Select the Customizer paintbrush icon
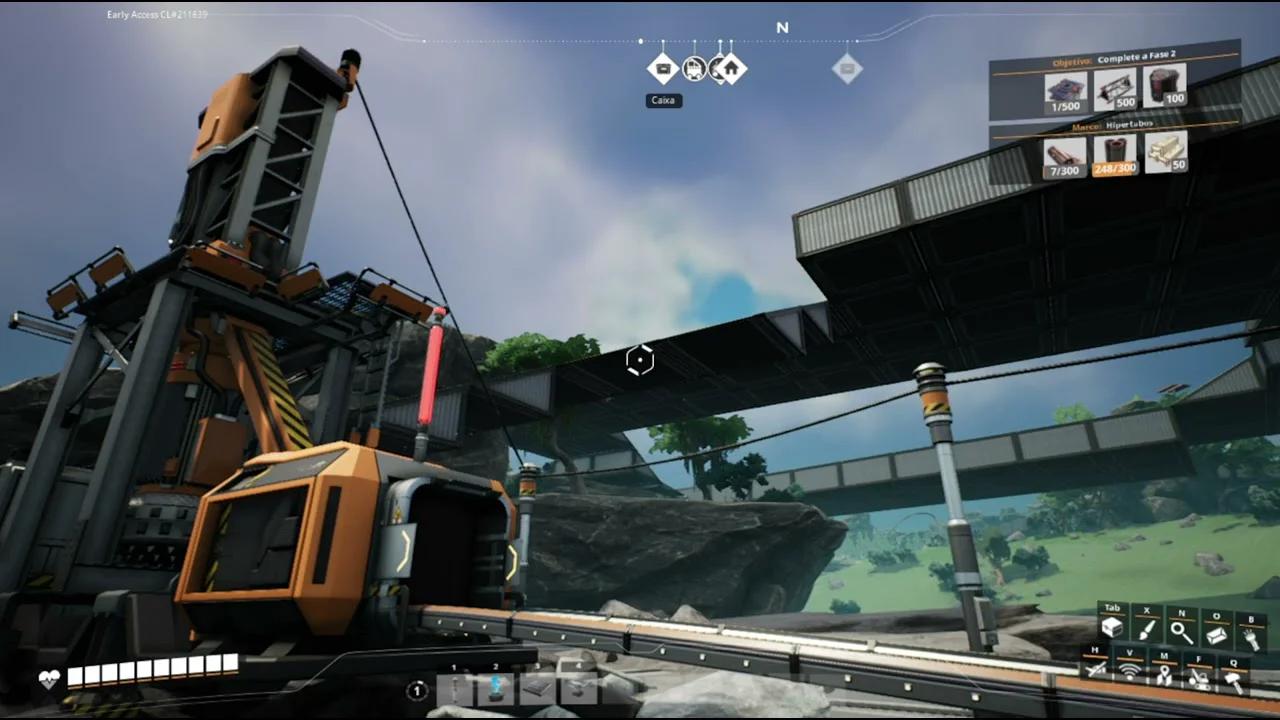The height and width of the screenshot is (720, 1280). click(1146, 629)
